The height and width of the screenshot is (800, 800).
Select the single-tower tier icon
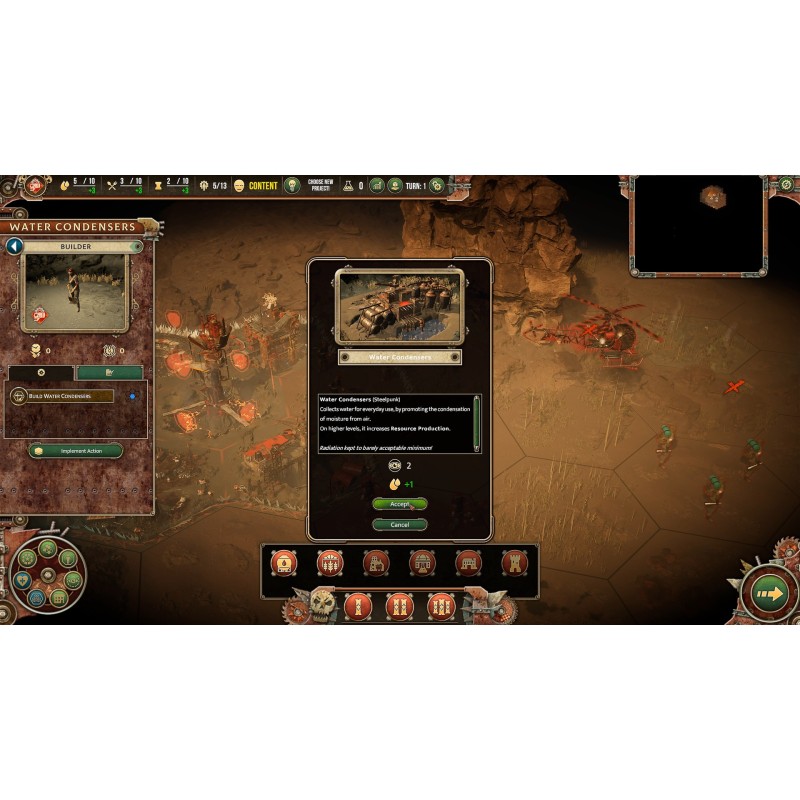[x=357, y=606]
